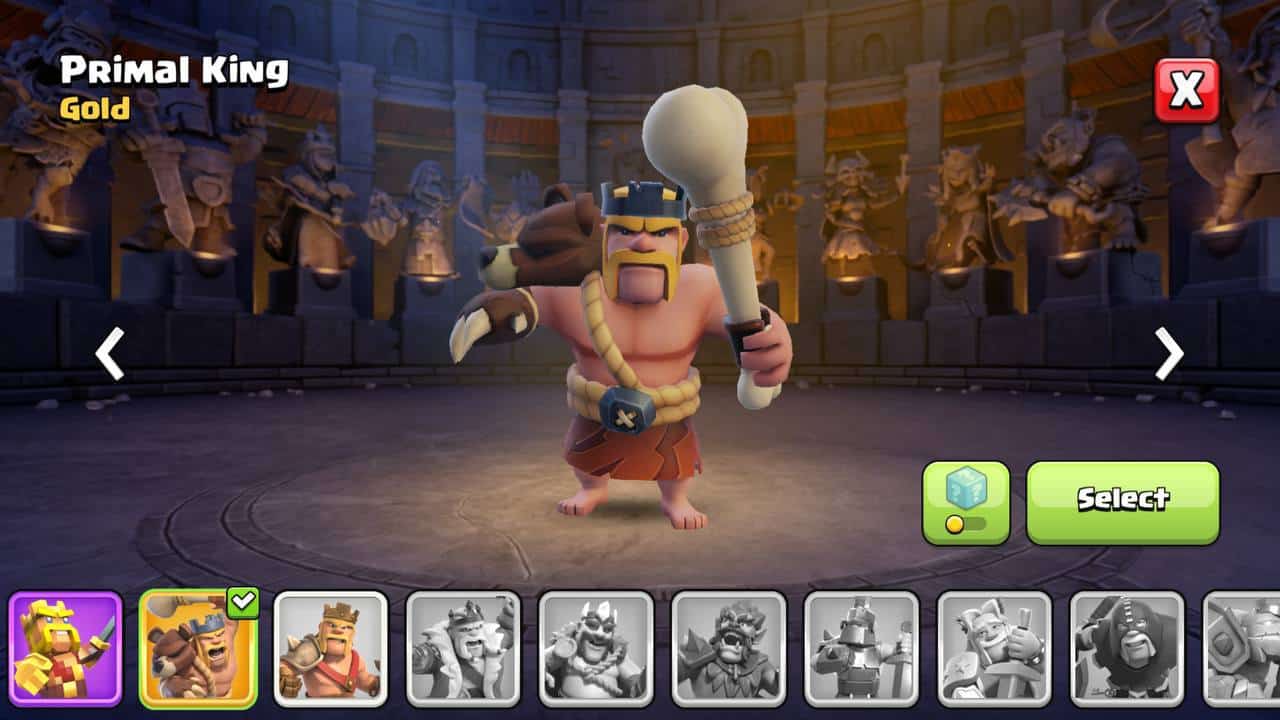Choose the locked fur-coat king skin
This screenshot has width=1280, height=720.
(x=463, y=648)
